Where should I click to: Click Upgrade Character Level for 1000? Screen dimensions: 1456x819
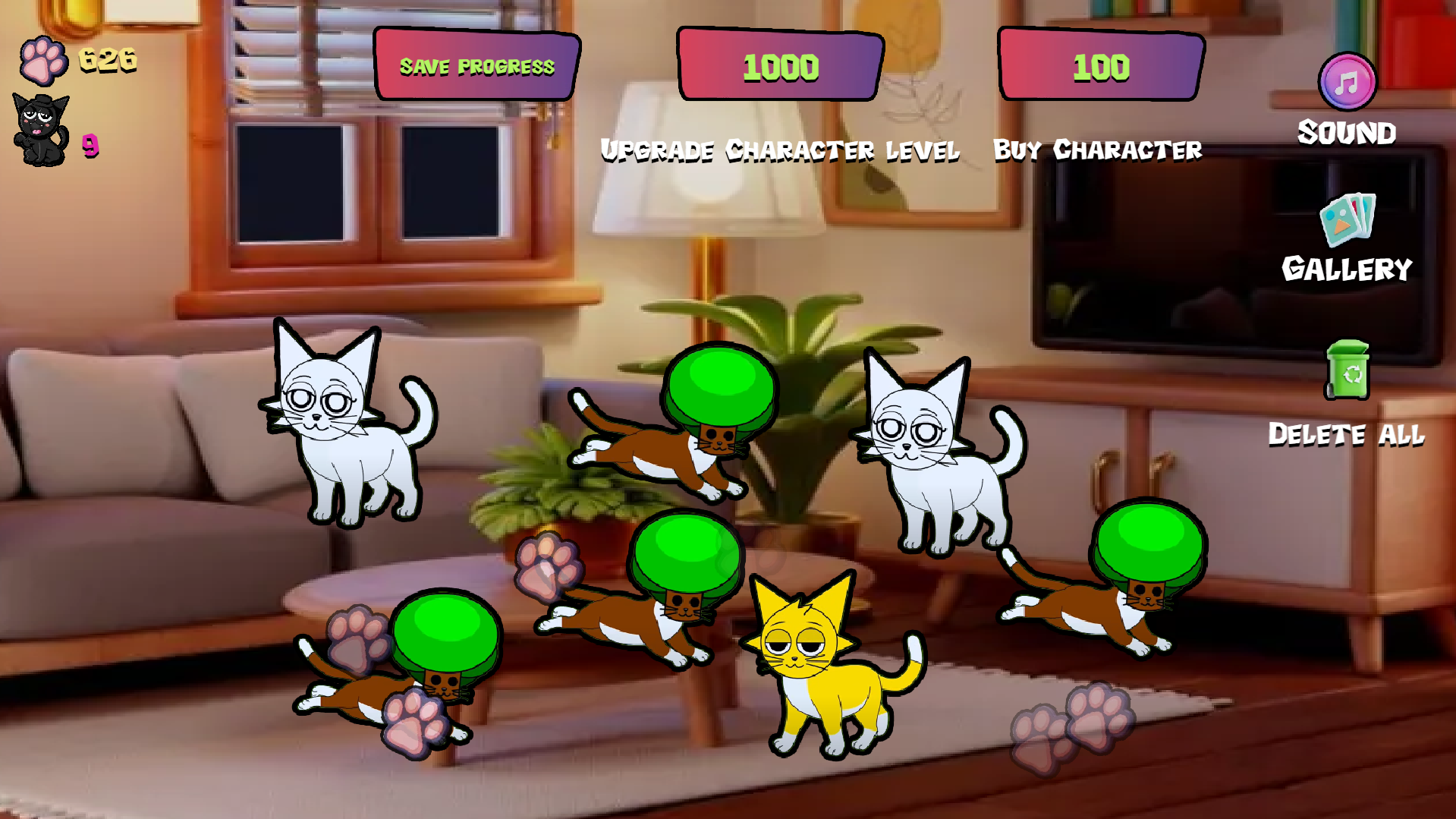click(780, 66)
